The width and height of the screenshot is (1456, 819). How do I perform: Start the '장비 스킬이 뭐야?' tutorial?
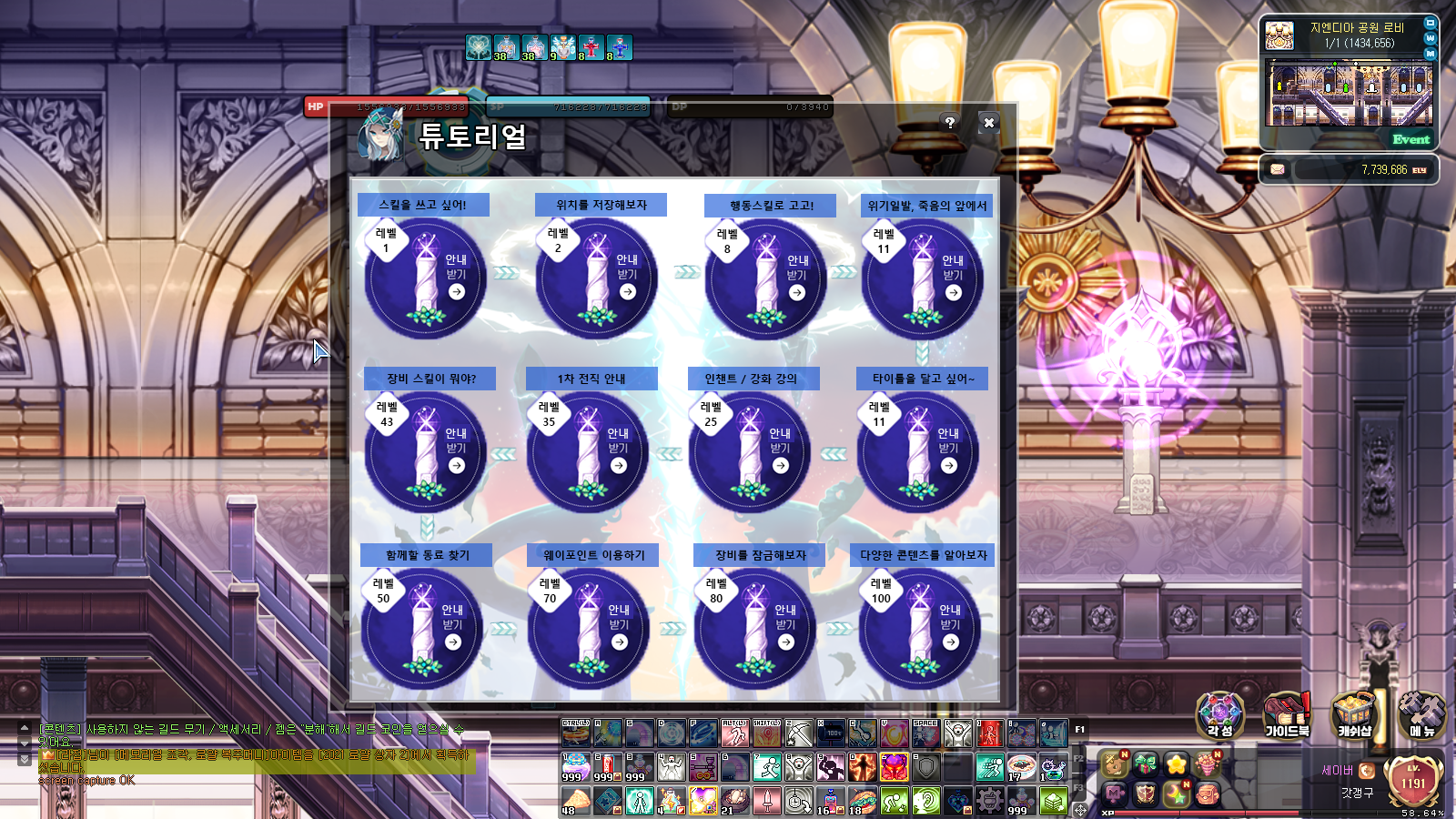pyautogui.click(x=456, y=465)
